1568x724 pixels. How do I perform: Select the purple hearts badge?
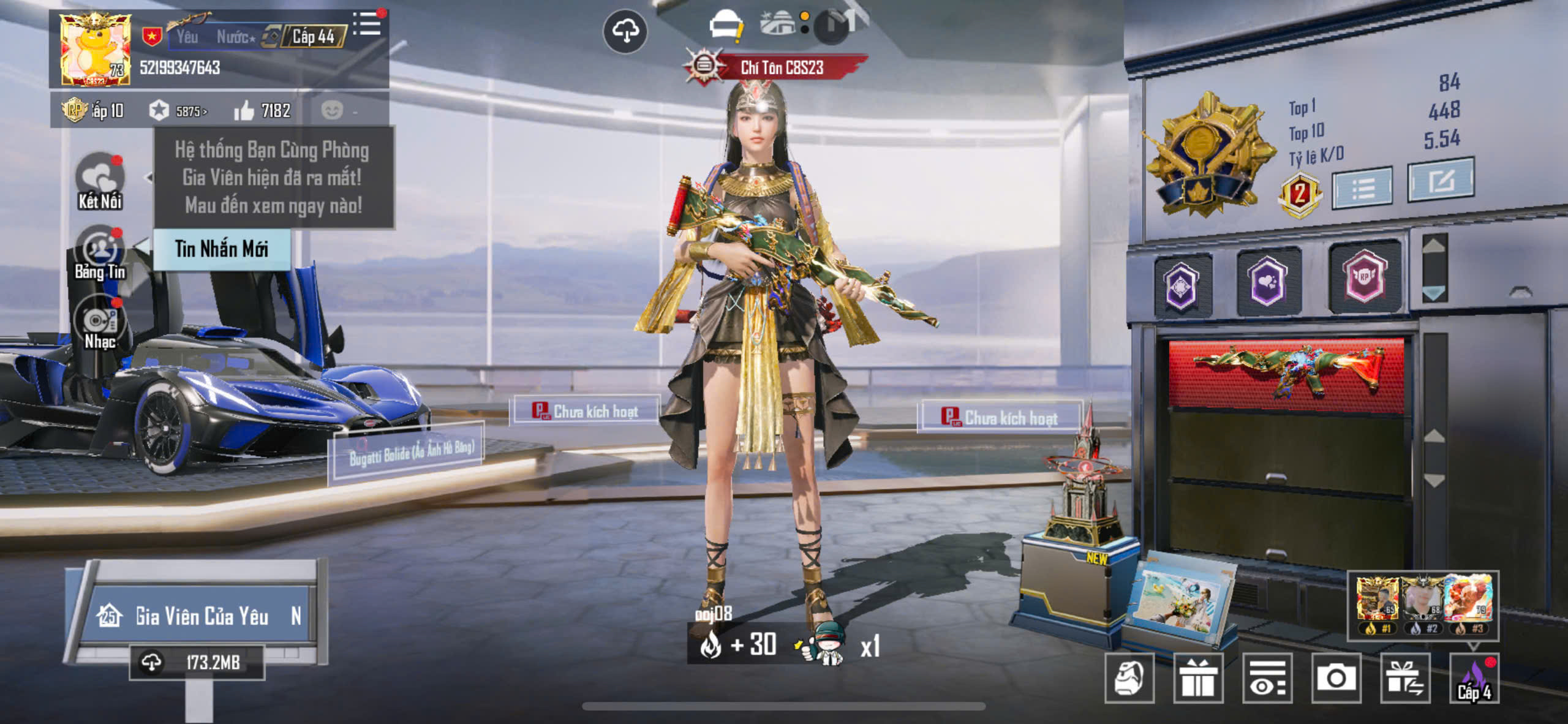(x=1267, y=281)
